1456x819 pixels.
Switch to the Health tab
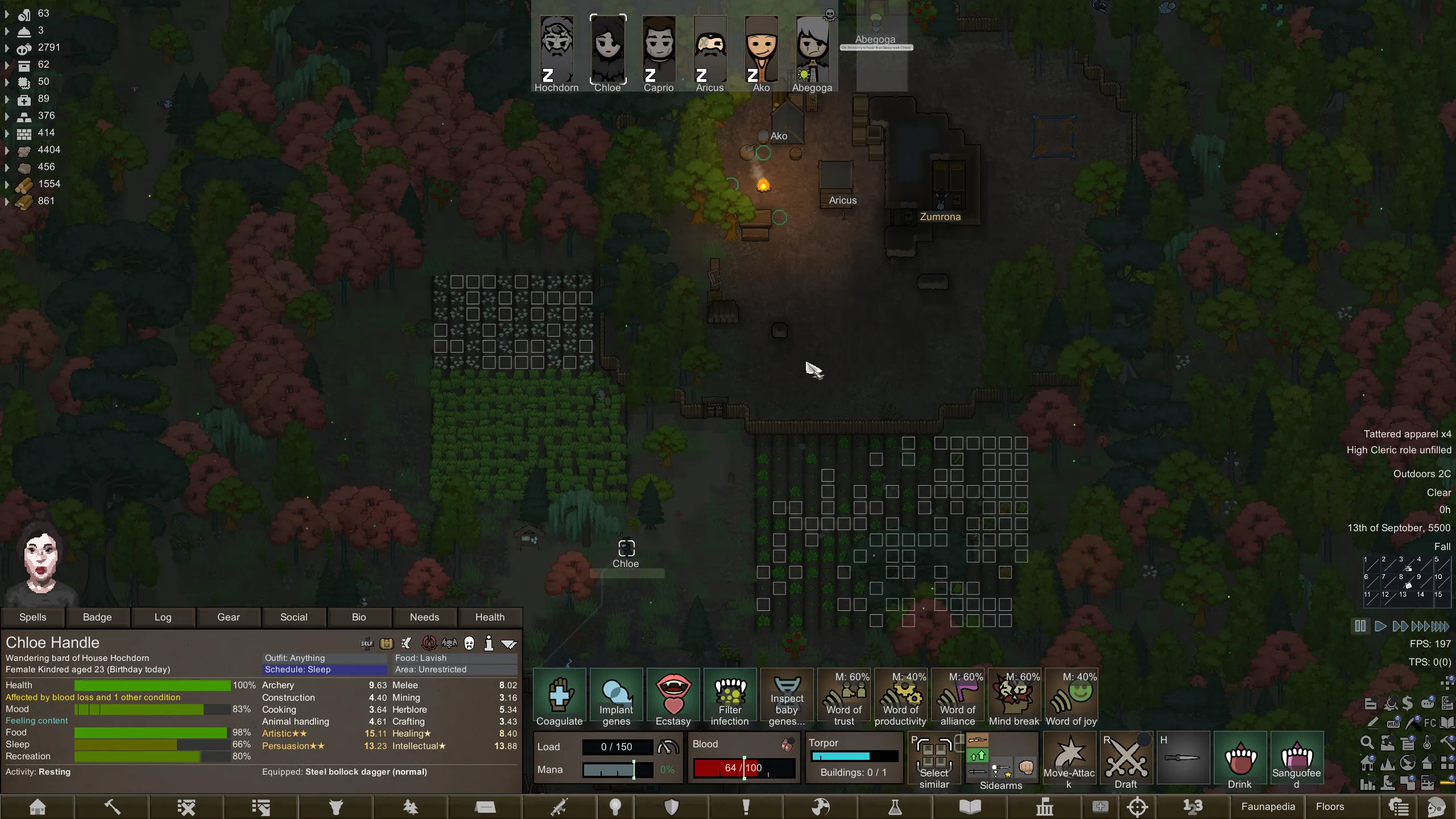pyautogui.click(x=490, y=617)
